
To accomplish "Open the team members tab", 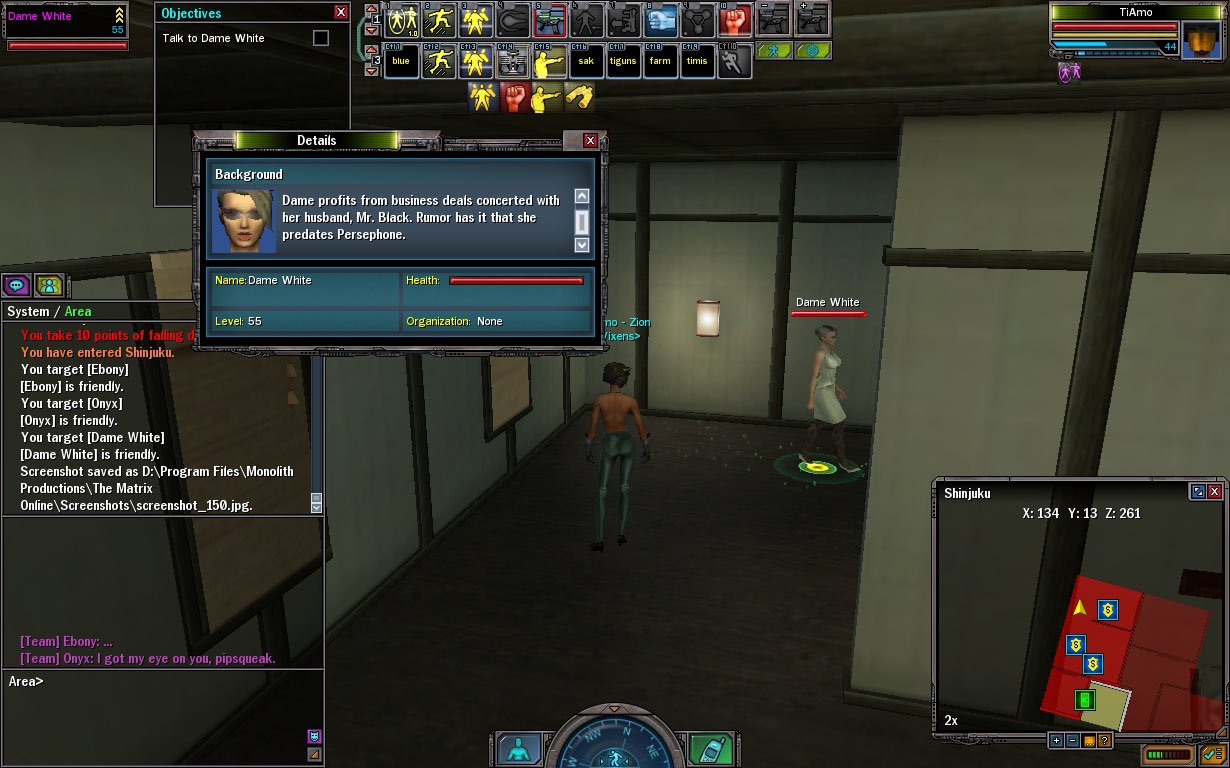I will coord(49,285).
